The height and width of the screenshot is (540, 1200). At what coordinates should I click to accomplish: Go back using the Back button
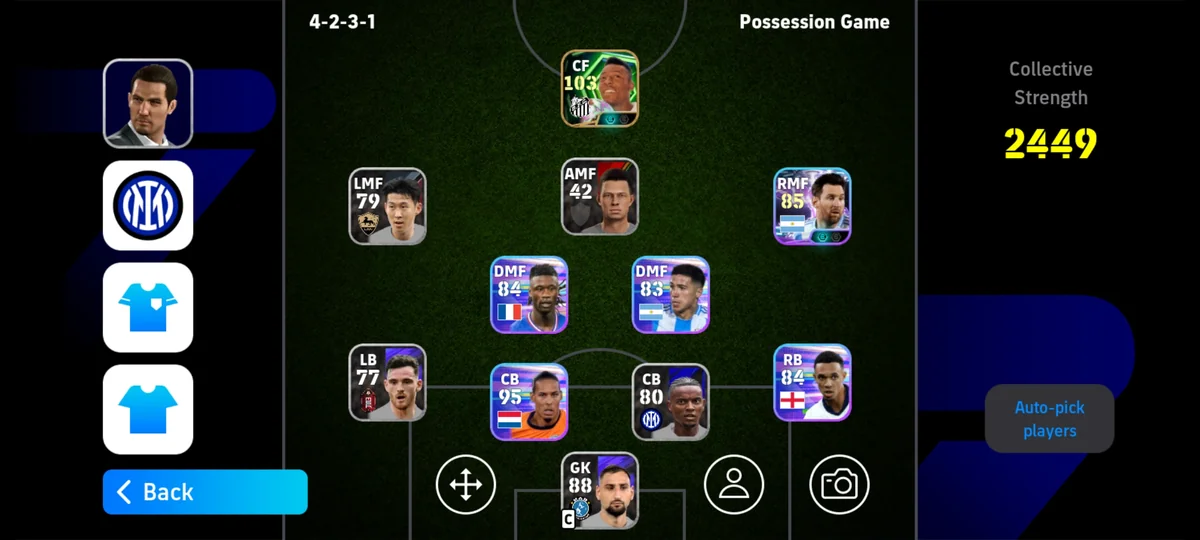tap(205, 492)
